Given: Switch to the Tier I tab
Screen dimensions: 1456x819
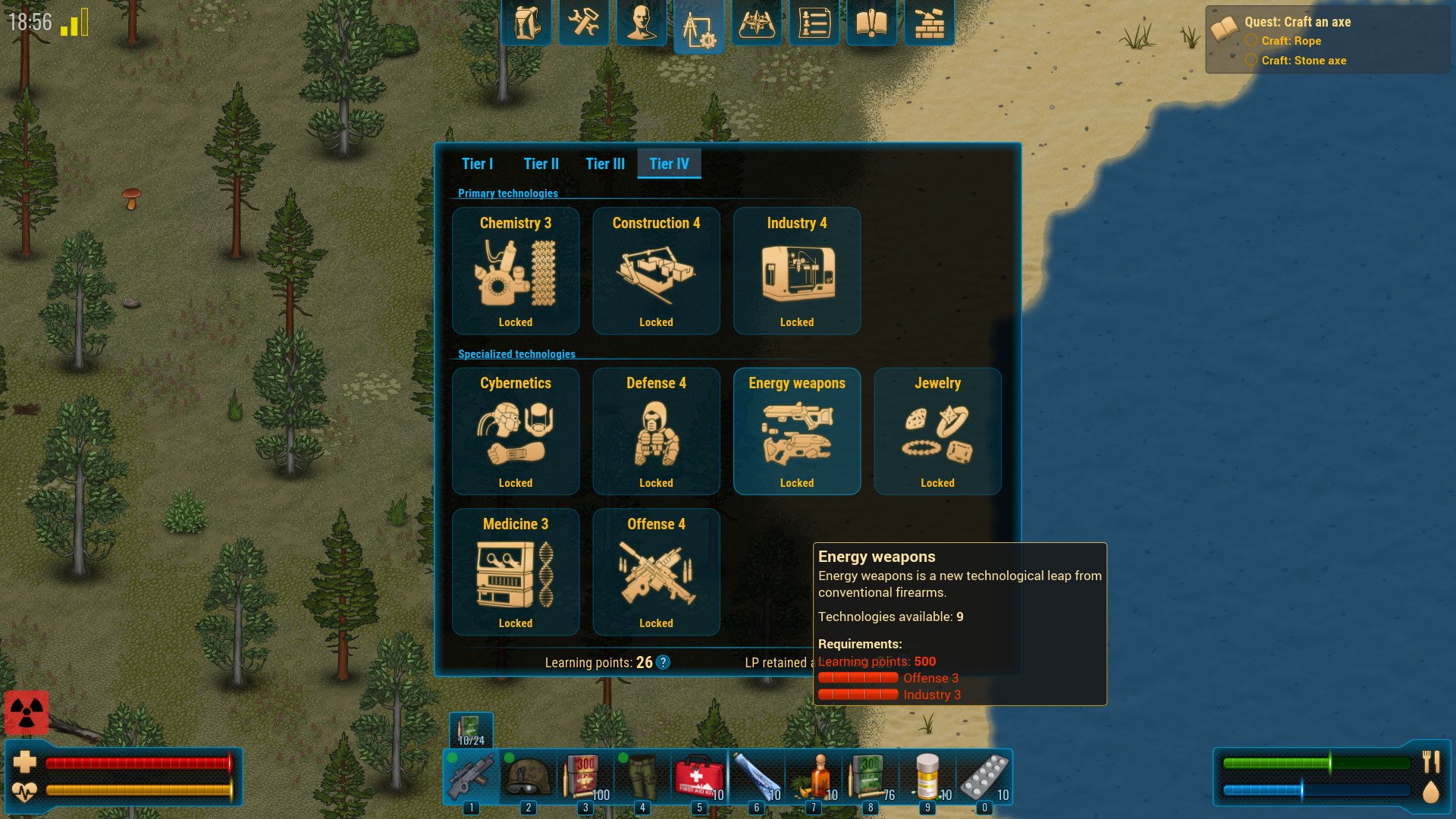Looking at the screenshot, I should (x=477, y=164).
